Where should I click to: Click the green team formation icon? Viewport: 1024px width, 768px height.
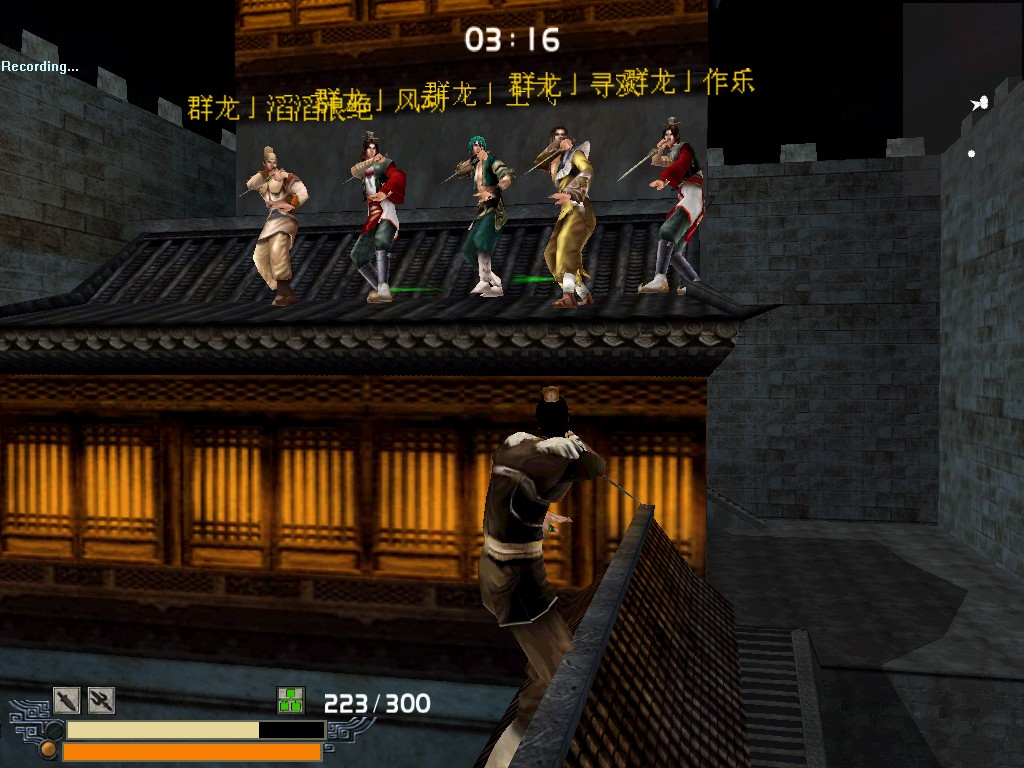[x=290, y=700]
